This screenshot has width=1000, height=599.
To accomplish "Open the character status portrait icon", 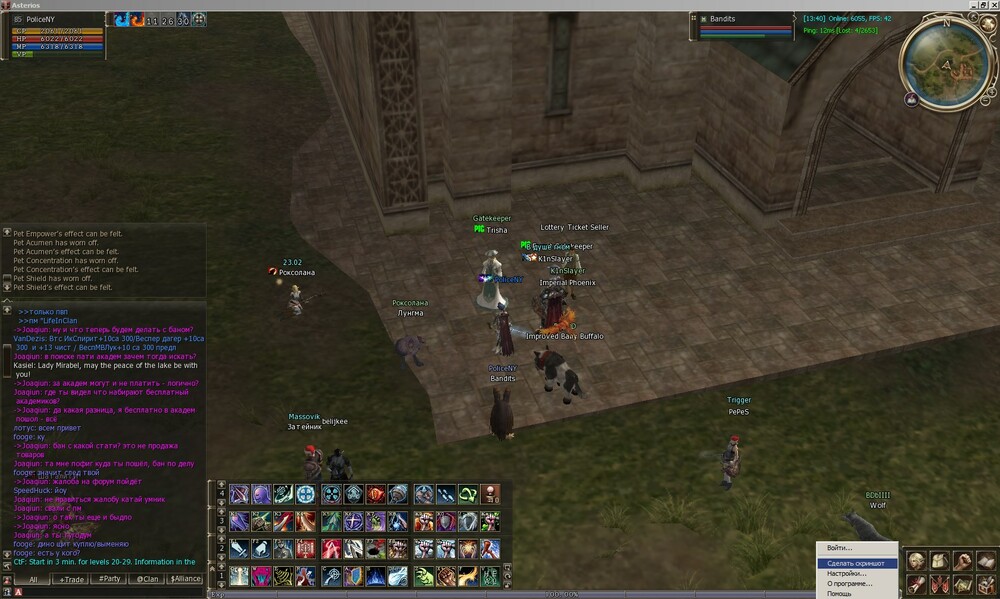I will coord(916,561).
